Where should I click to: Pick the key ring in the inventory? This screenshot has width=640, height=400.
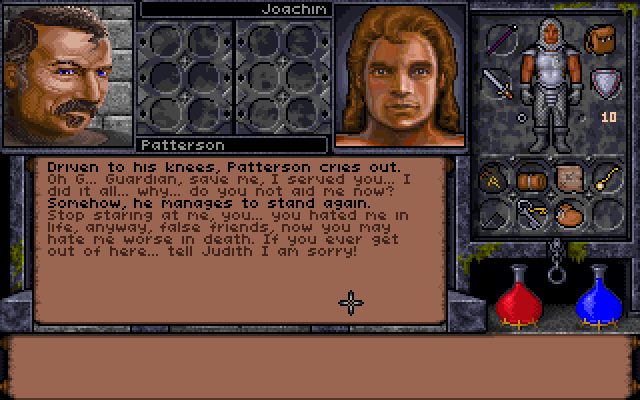(532, 213)
